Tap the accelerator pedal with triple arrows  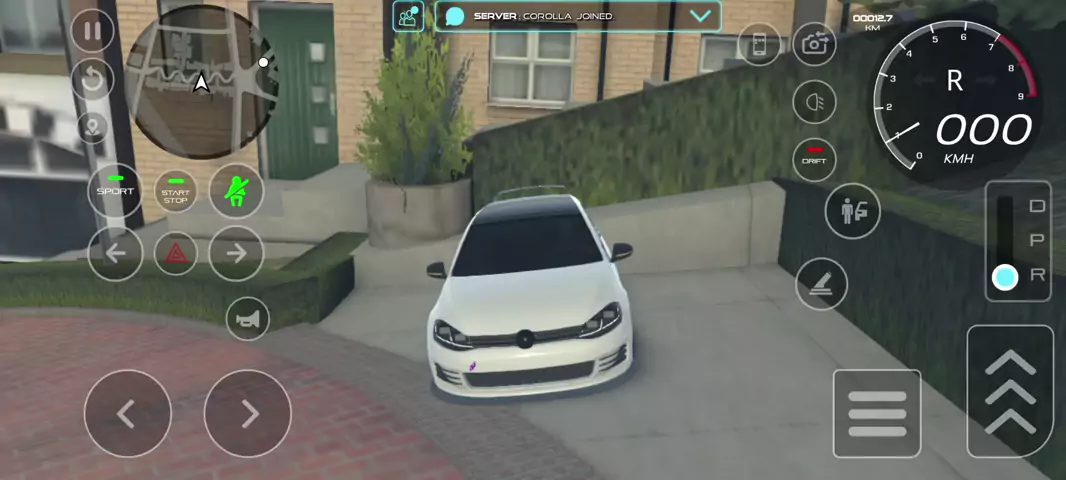[1010, 390]
